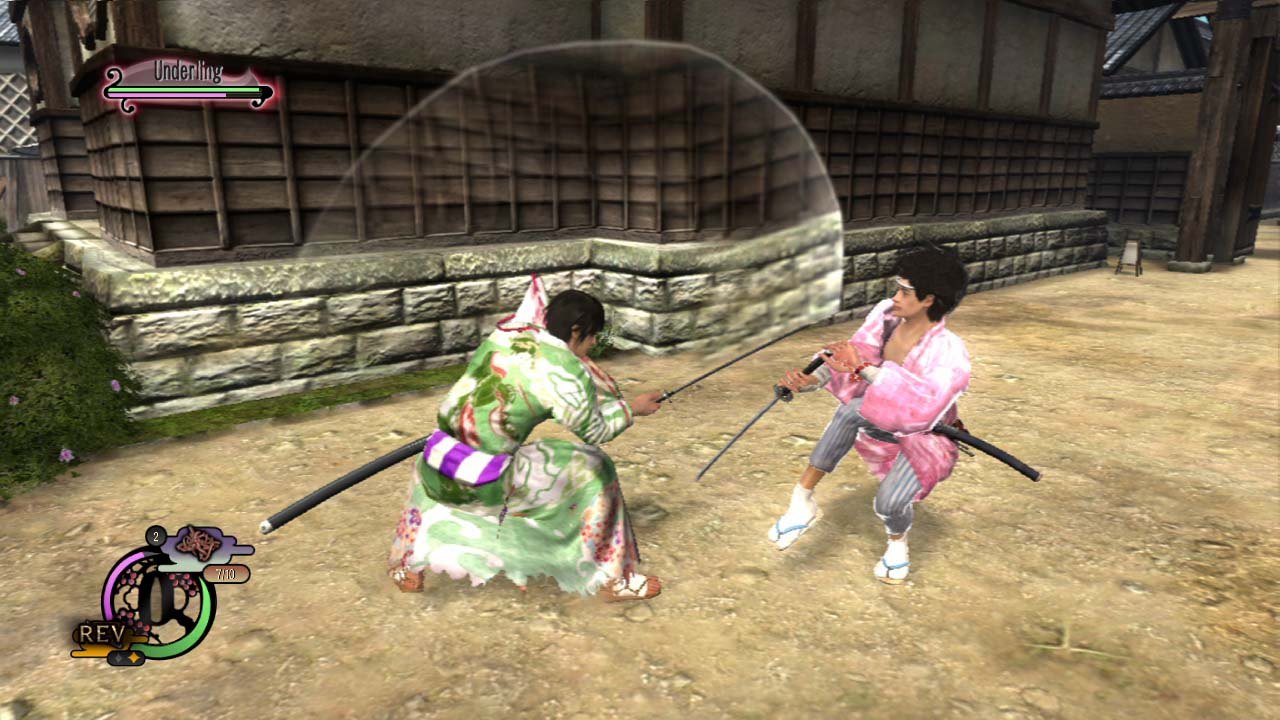Click the gold sparkle icon under the gauge

coord(134,657)
